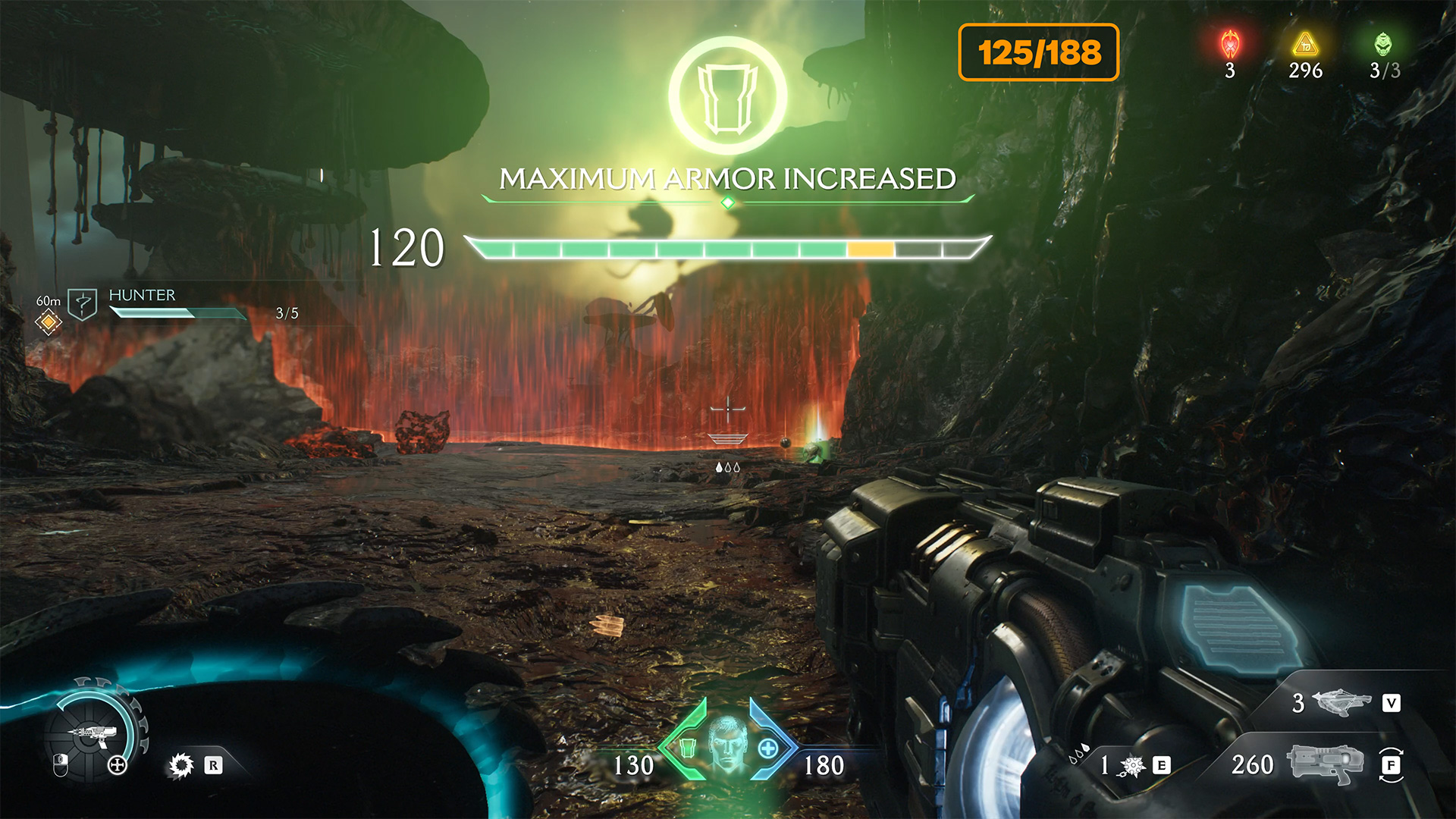This screenshot has height=819, width=1456.
Task: Select the Hunter objective tracker
Action: 142,295
